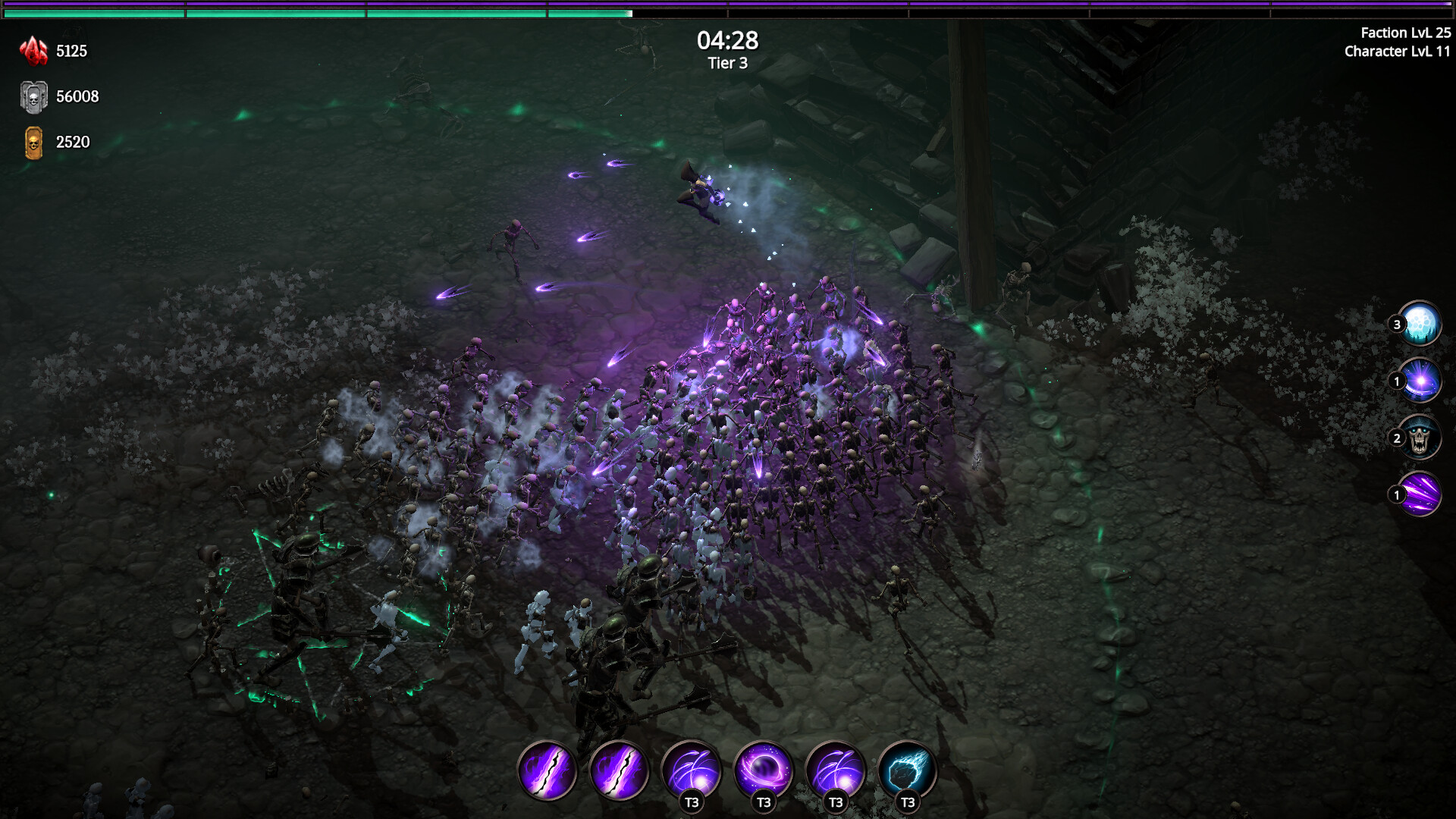
Task: Select the second lightning slash skill slot
Action: tap(620, 771)
